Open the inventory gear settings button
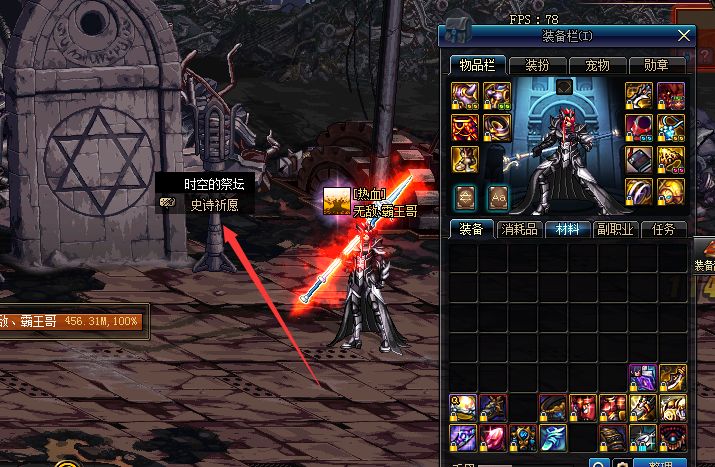 click(622, 464)
